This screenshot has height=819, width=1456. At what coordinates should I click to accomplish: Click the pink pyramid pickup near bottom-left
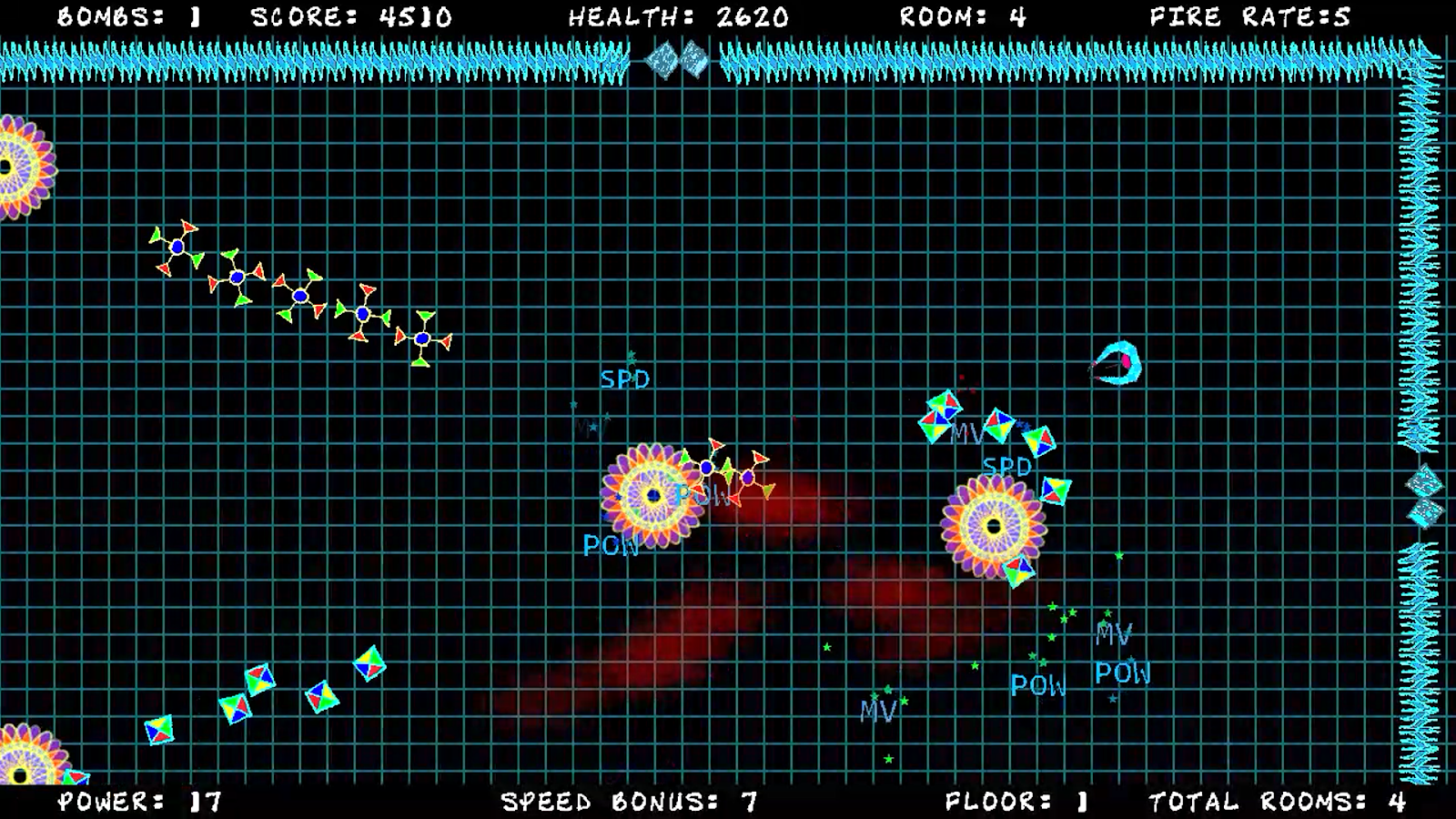[159, 728]
